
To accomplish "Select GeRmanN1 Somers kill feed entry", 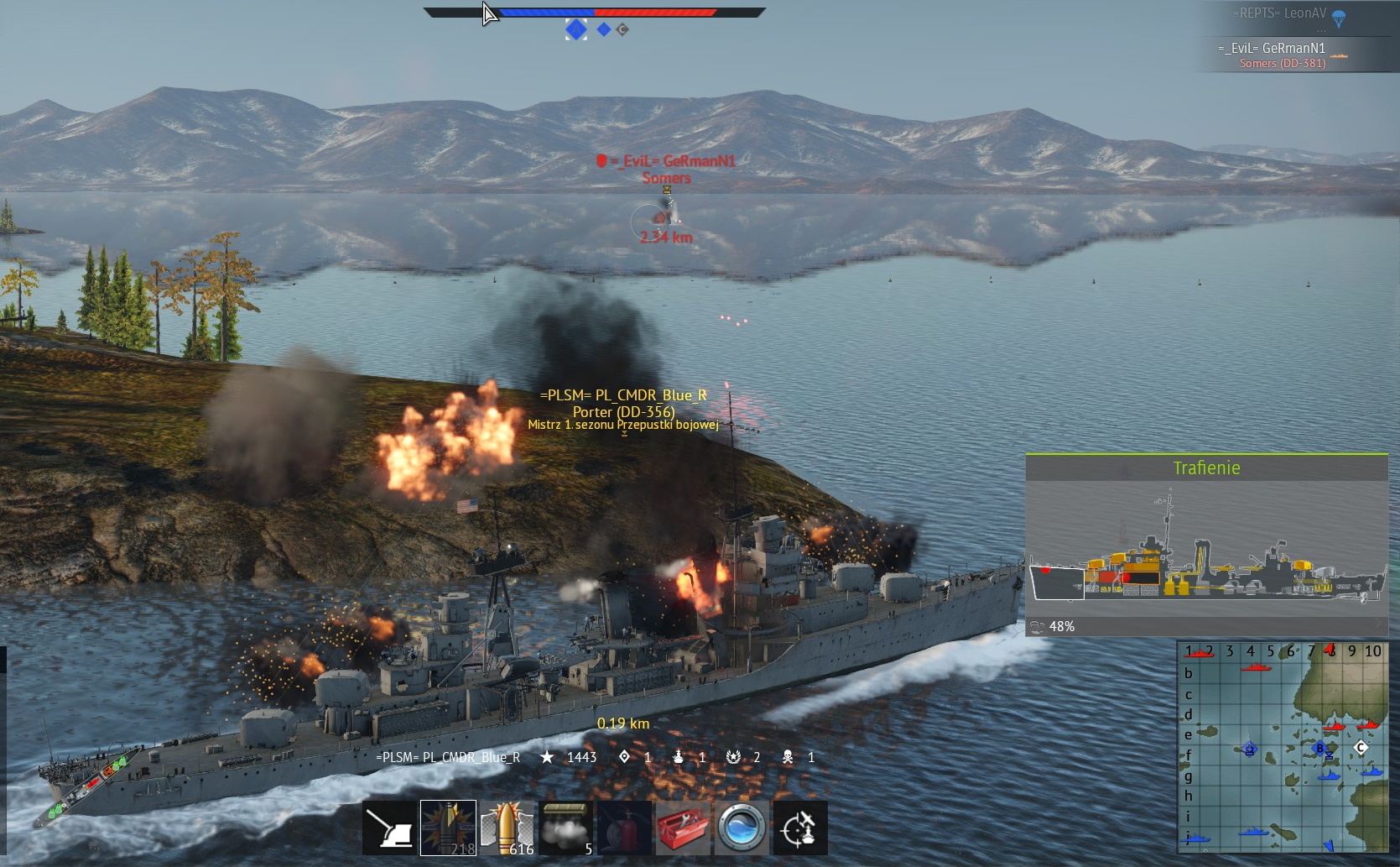I will 1282,55.
